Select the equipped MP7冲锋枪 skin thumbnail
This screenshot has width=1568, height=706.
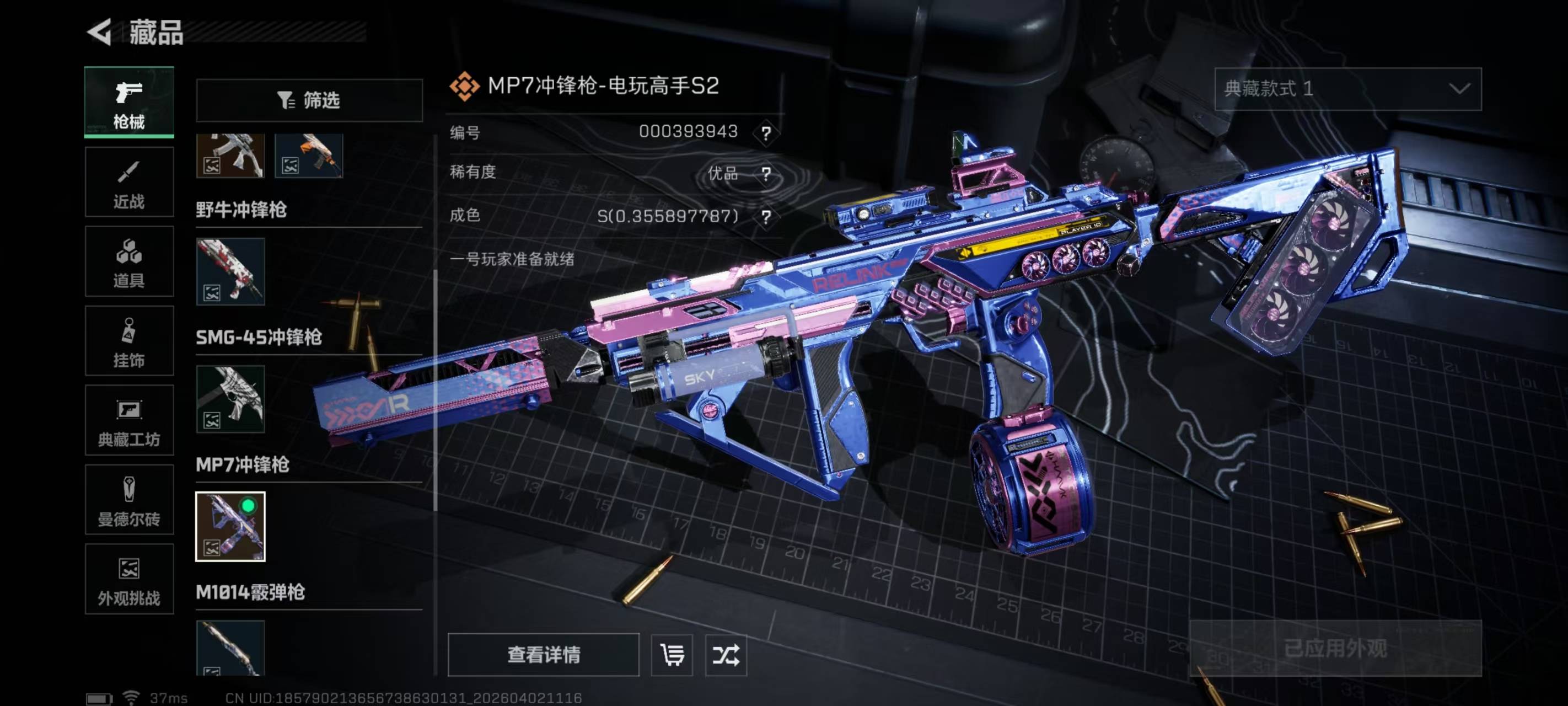230,526
